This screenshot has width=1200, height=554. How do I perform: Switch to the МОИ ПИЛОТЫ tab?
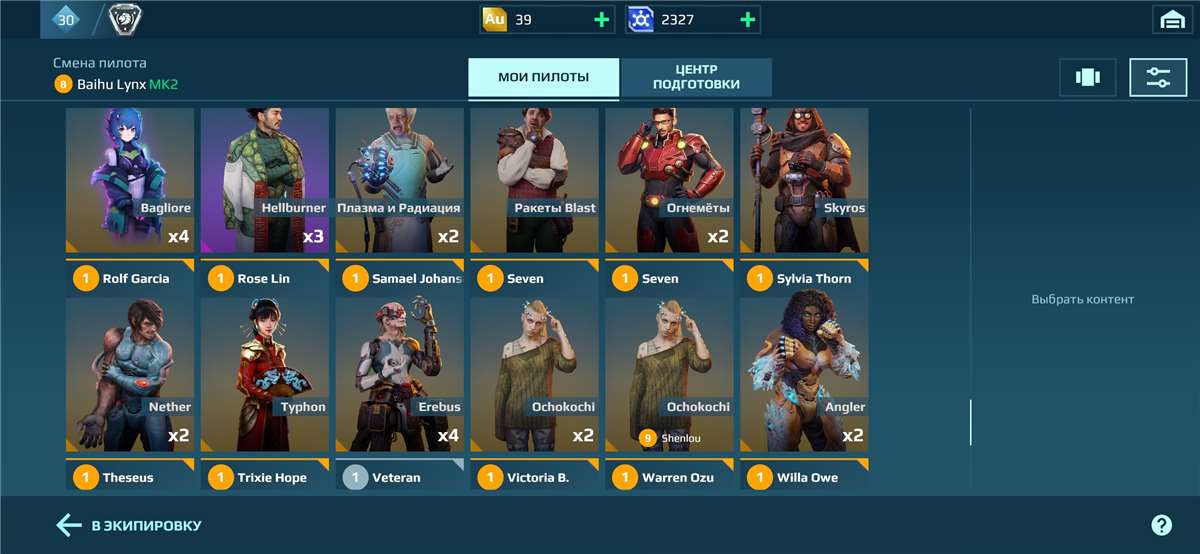[543, 77]
